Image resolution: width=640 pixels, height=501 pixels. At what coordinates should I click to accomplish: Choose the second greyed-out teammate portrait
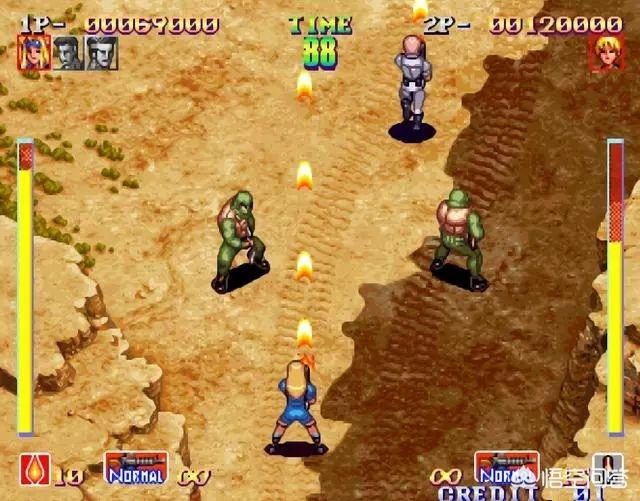(68, 53)
